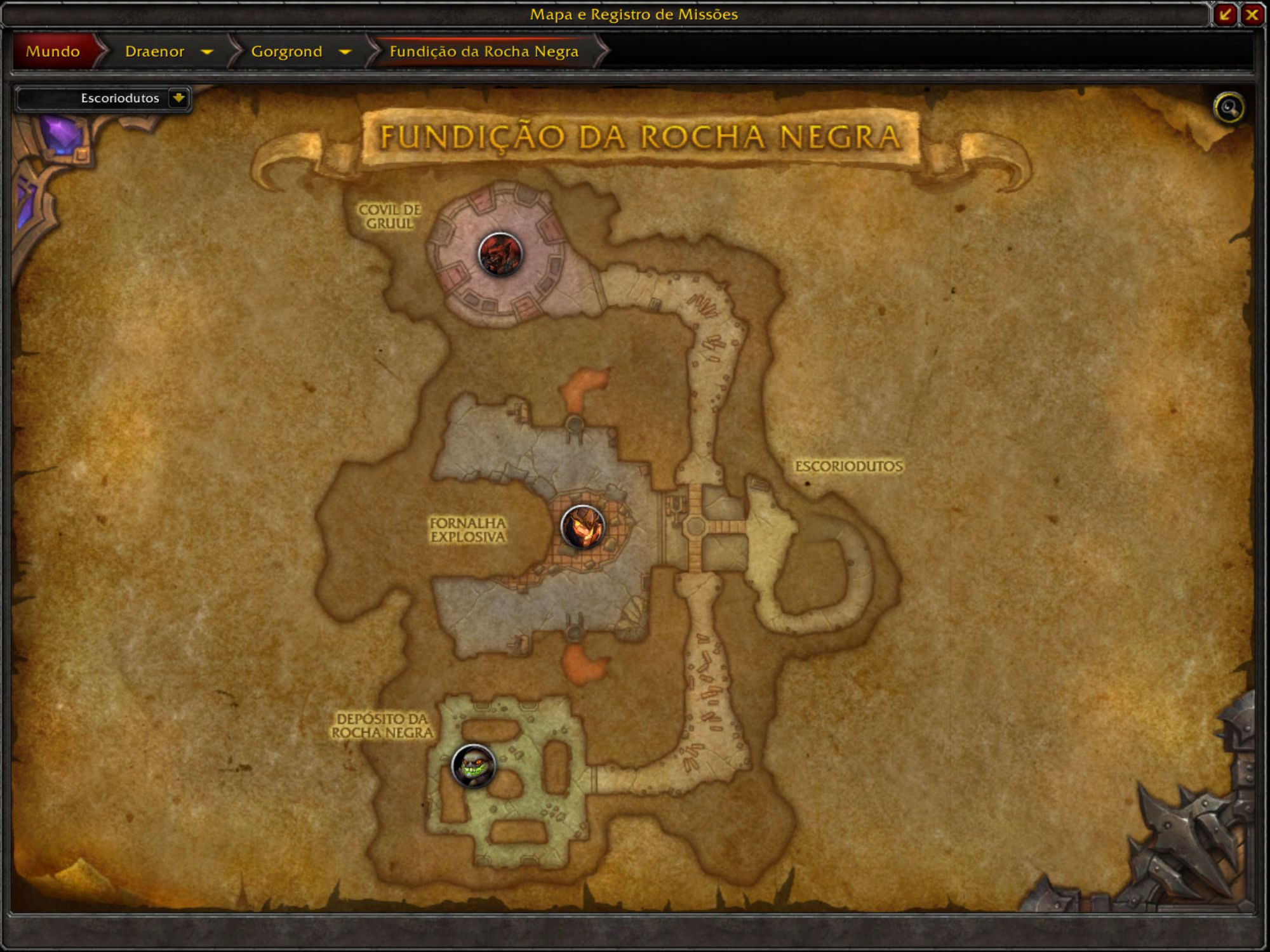Expand the Draenor dropdown arrow
This screenshot has height=952, width=1270.
206,51
